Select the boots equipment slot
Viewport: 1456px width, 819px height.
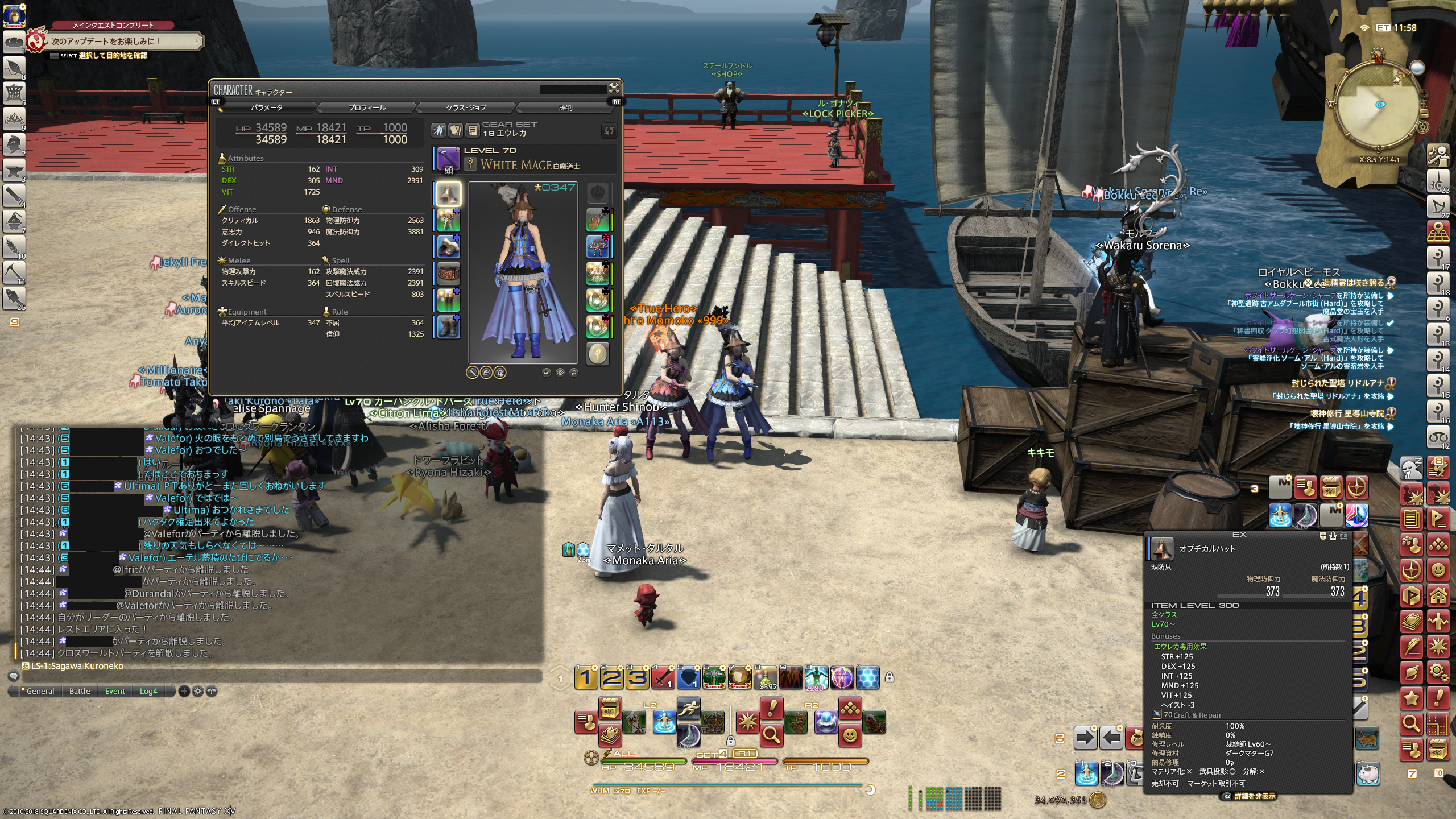(448, 327)
